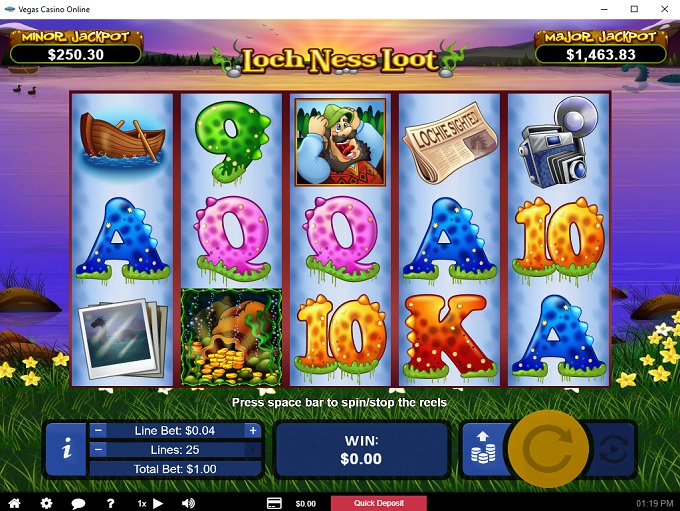Reduce the number of Lines
Image resolution: width=680 pixels, height=511 pixels.
pos(97,450)
